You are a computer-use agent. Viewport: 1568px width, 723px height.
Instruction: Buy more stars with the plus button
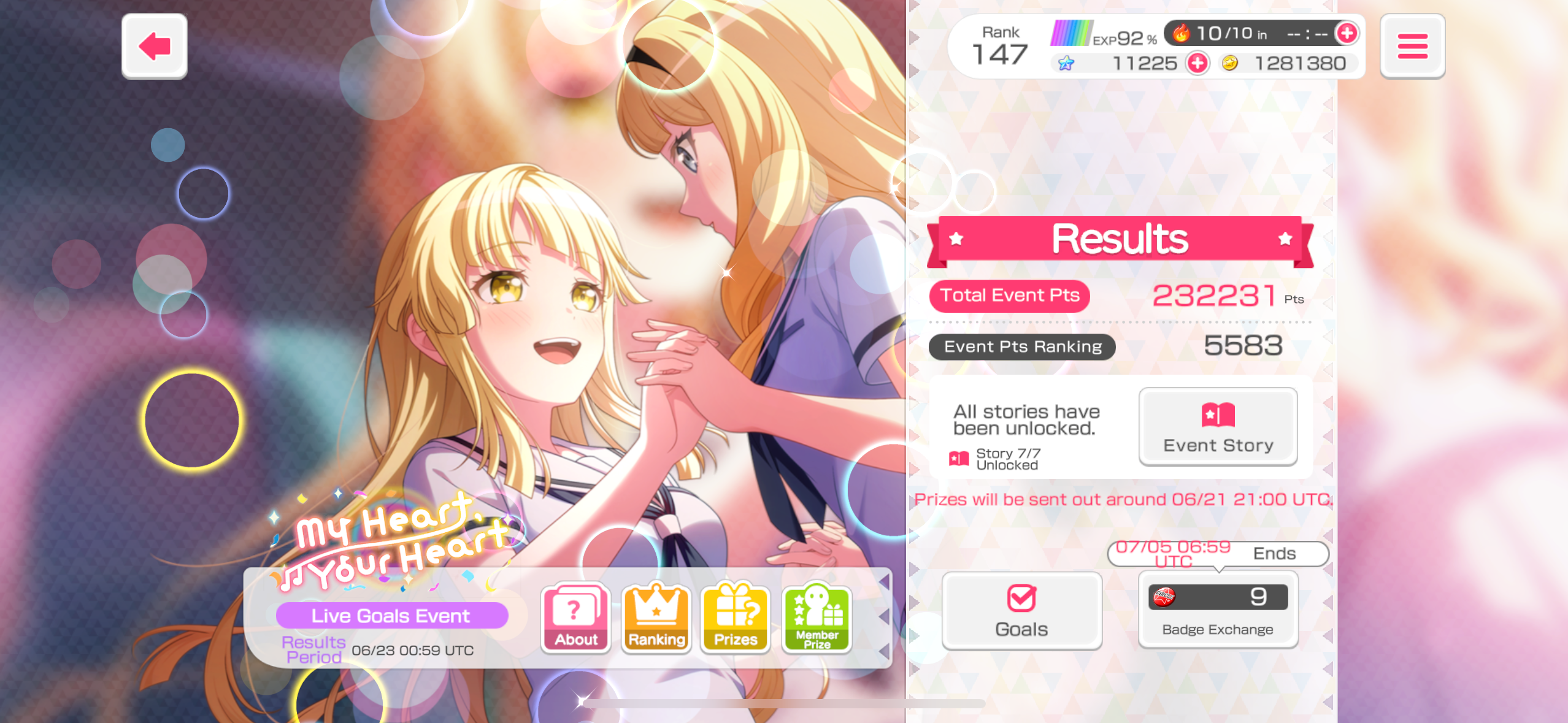tap(1197, 63)
